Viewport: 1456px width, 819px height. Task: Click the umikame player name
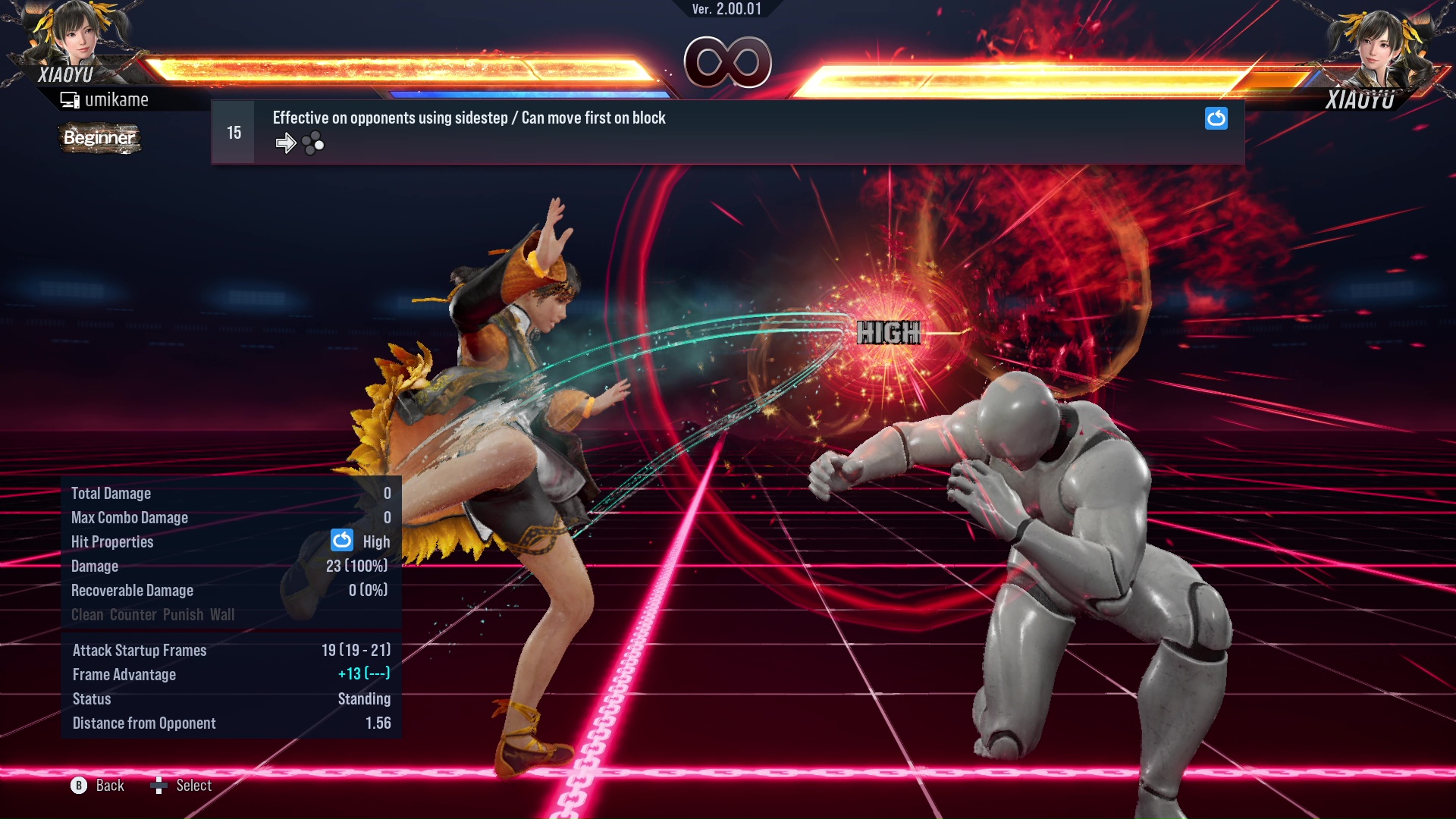point(117,99)
